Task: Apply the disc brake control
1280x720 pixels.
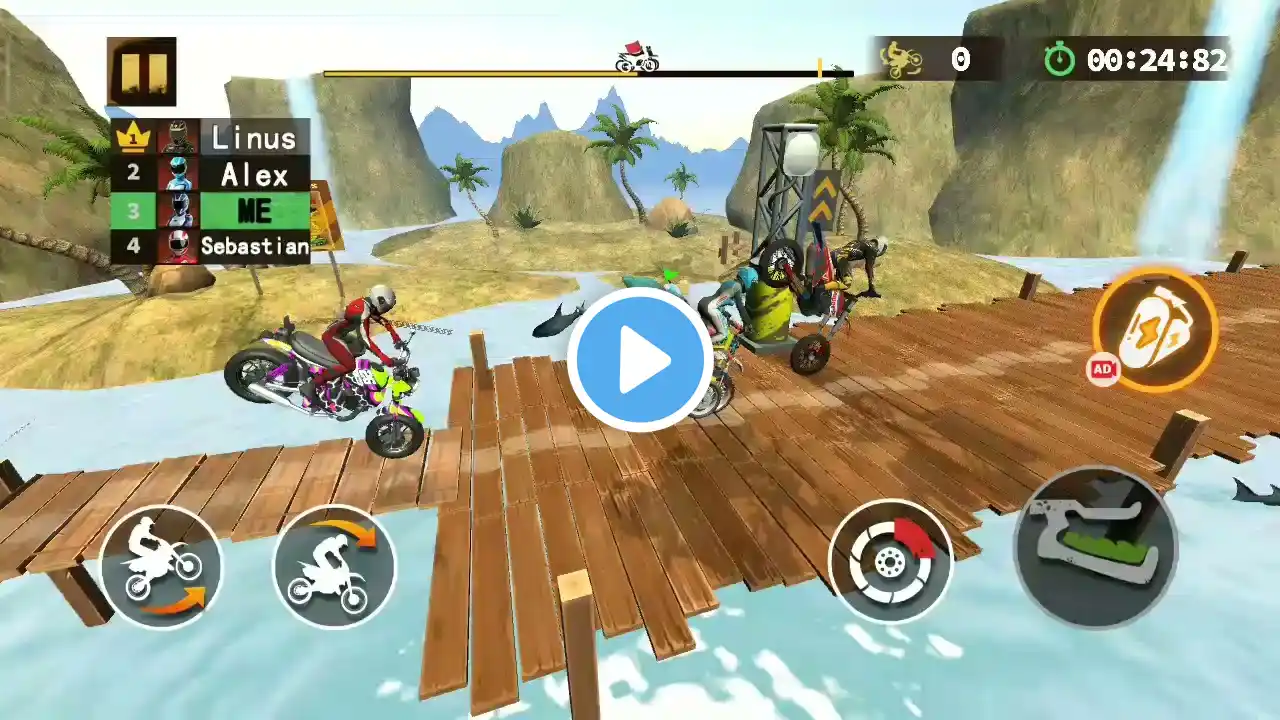Action: tap(890, 561)
